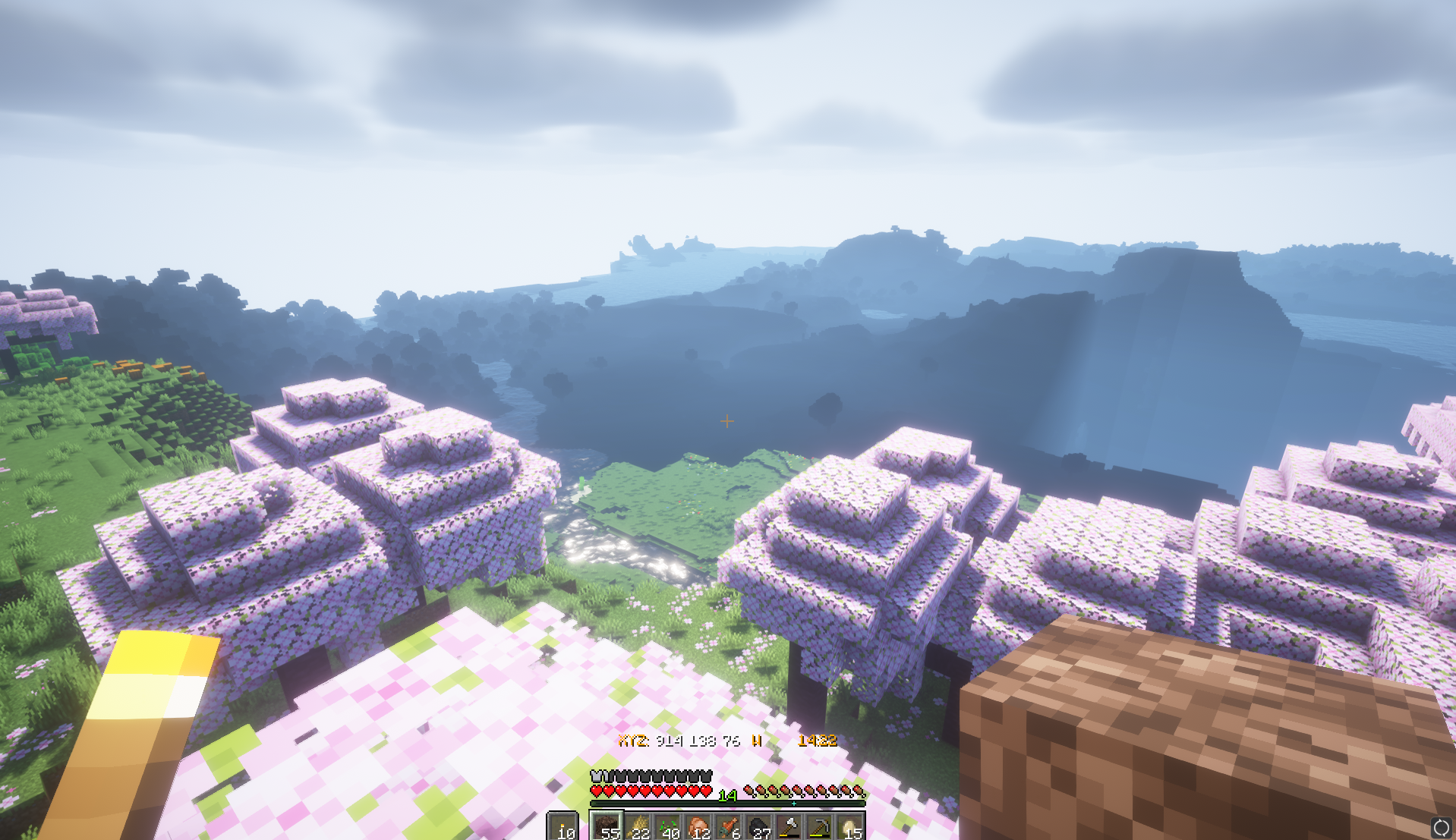Pick the cooked chicken hotbar slot

pos(698,827)
